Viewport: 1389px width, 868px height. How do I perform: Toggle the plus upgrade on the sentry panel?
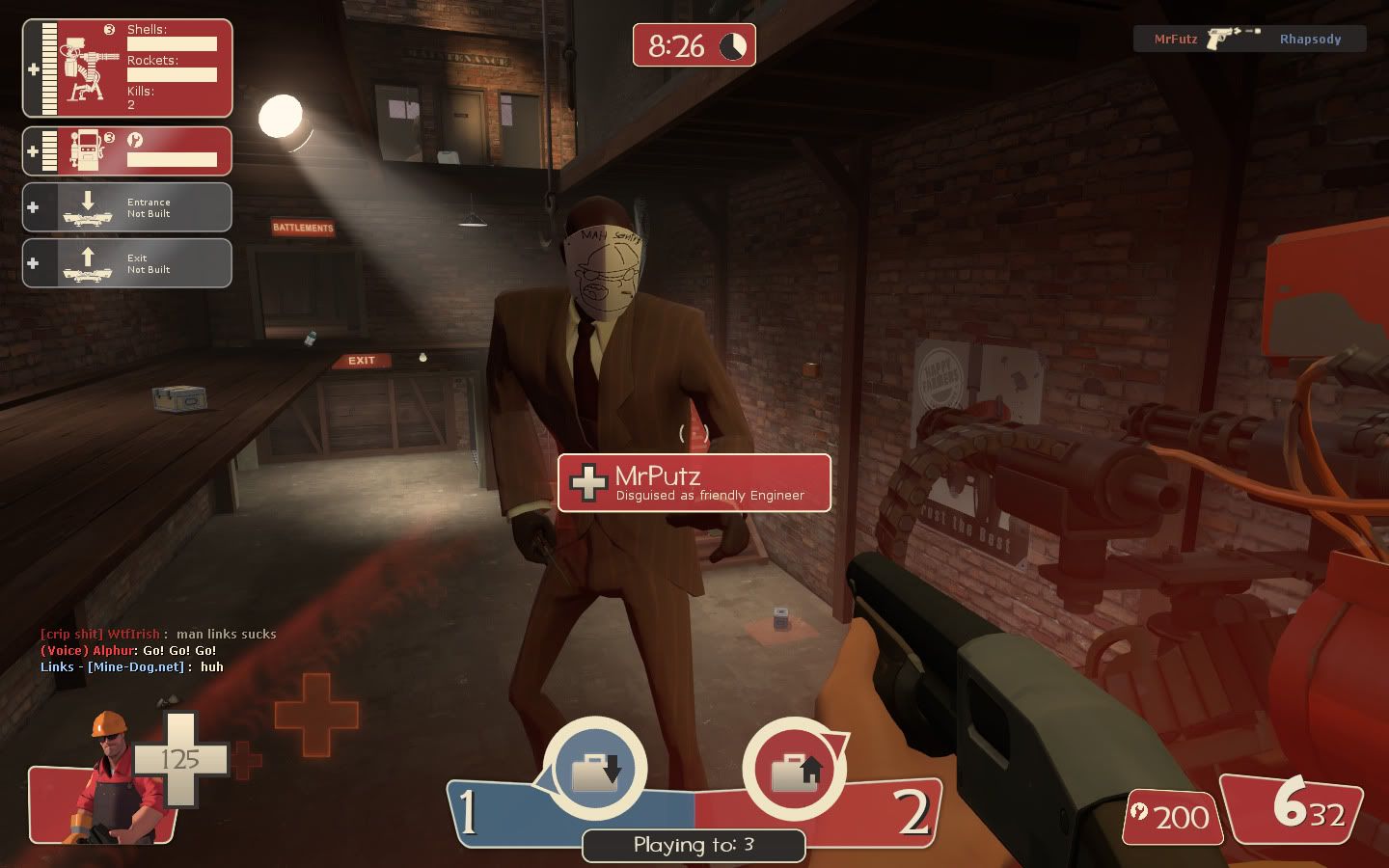click(x=34, y=68)
